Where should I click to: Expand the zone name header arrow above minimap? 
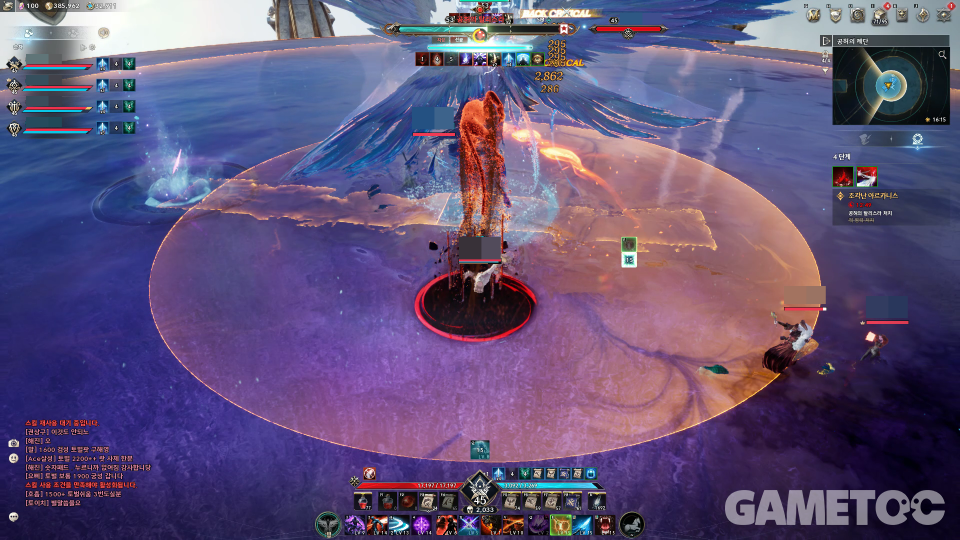(826, 41)
